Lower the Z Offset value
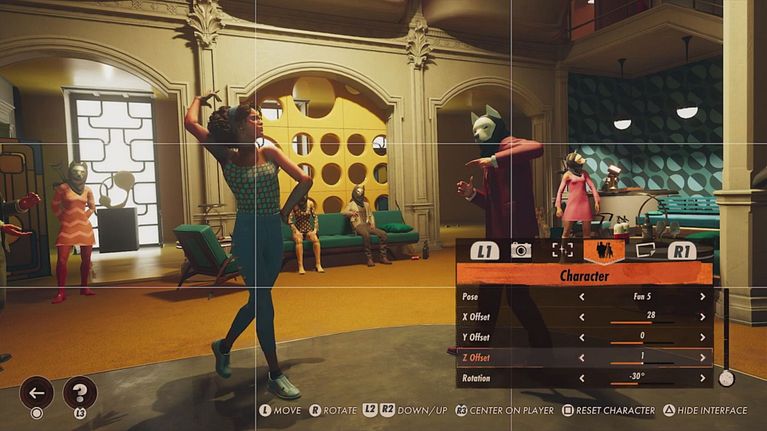Image resolution: width=767 pixels, height=431 pixels. tap(583, 358)
